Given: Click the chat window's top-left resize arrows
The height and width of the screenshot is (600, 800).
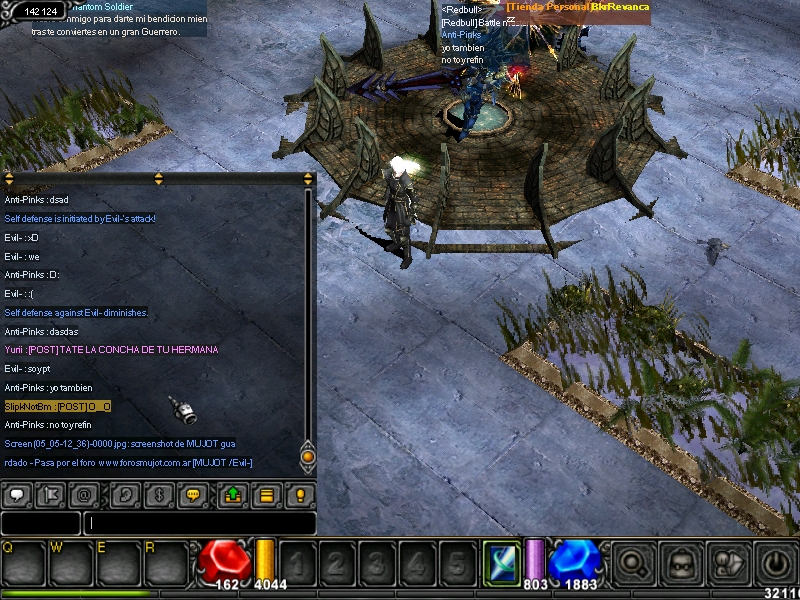Looking at the screenshot, I should [x=8, y=180].
